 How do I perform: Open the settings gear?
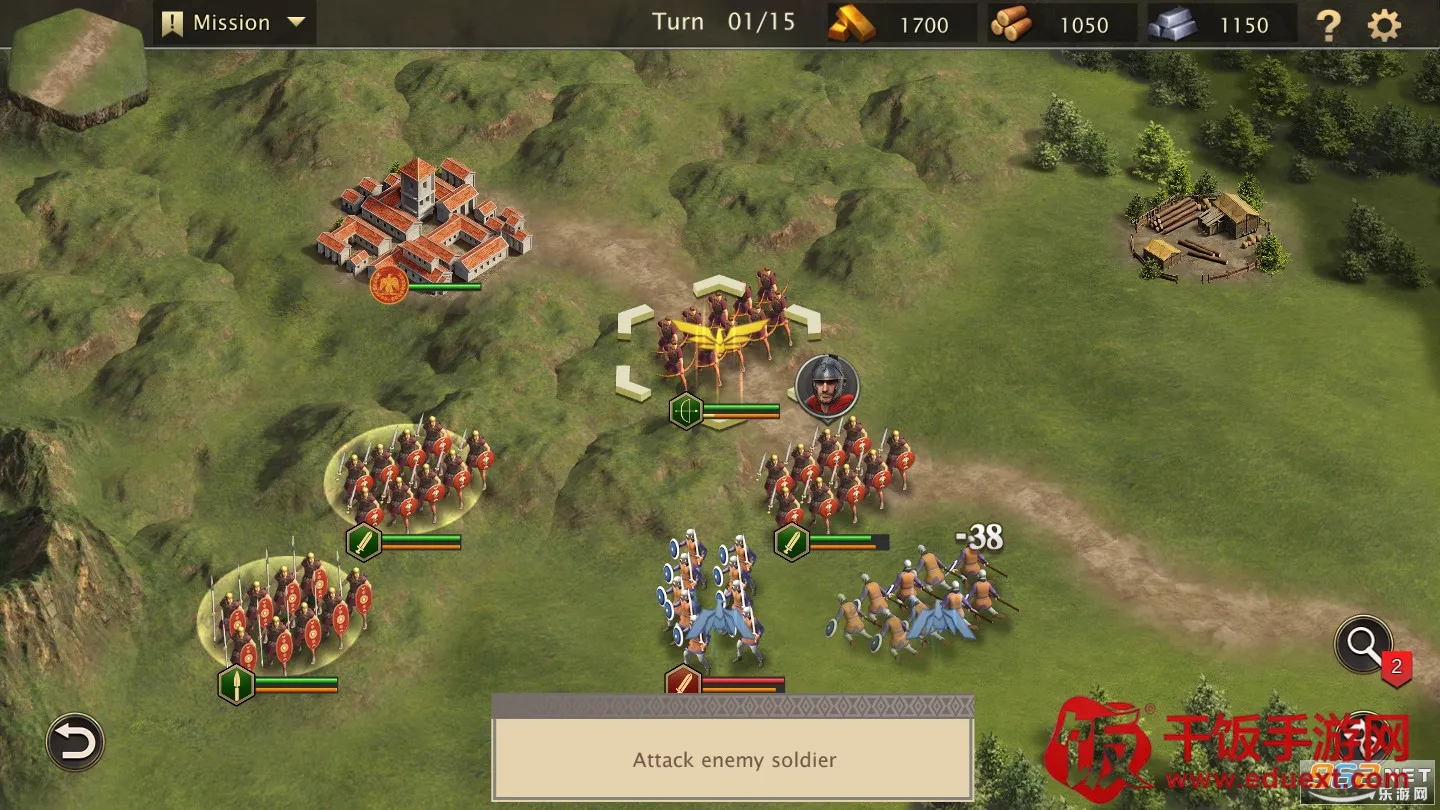click(x=1384, y=25)
